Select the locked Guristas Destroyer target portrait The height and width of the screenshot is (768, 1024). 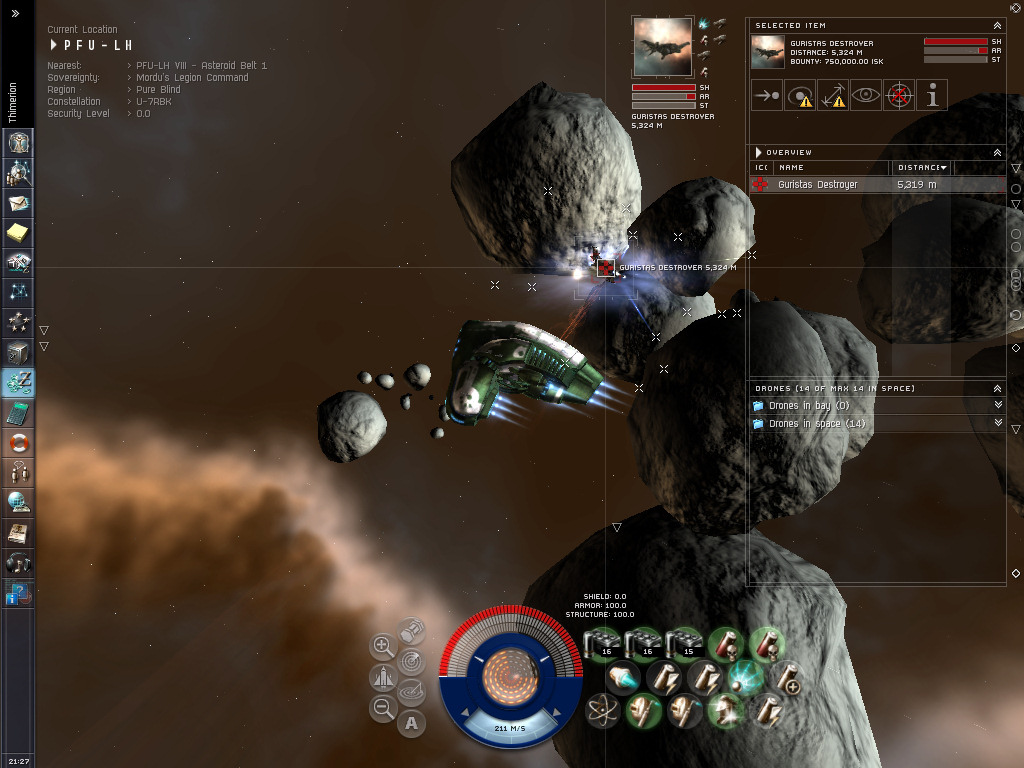(x=662, y=46)
